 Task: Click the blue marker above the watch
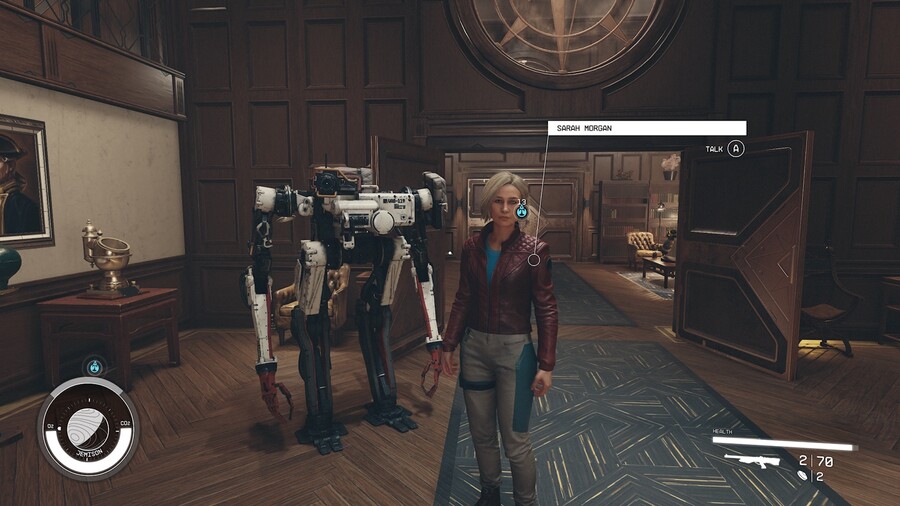[94, 367]
